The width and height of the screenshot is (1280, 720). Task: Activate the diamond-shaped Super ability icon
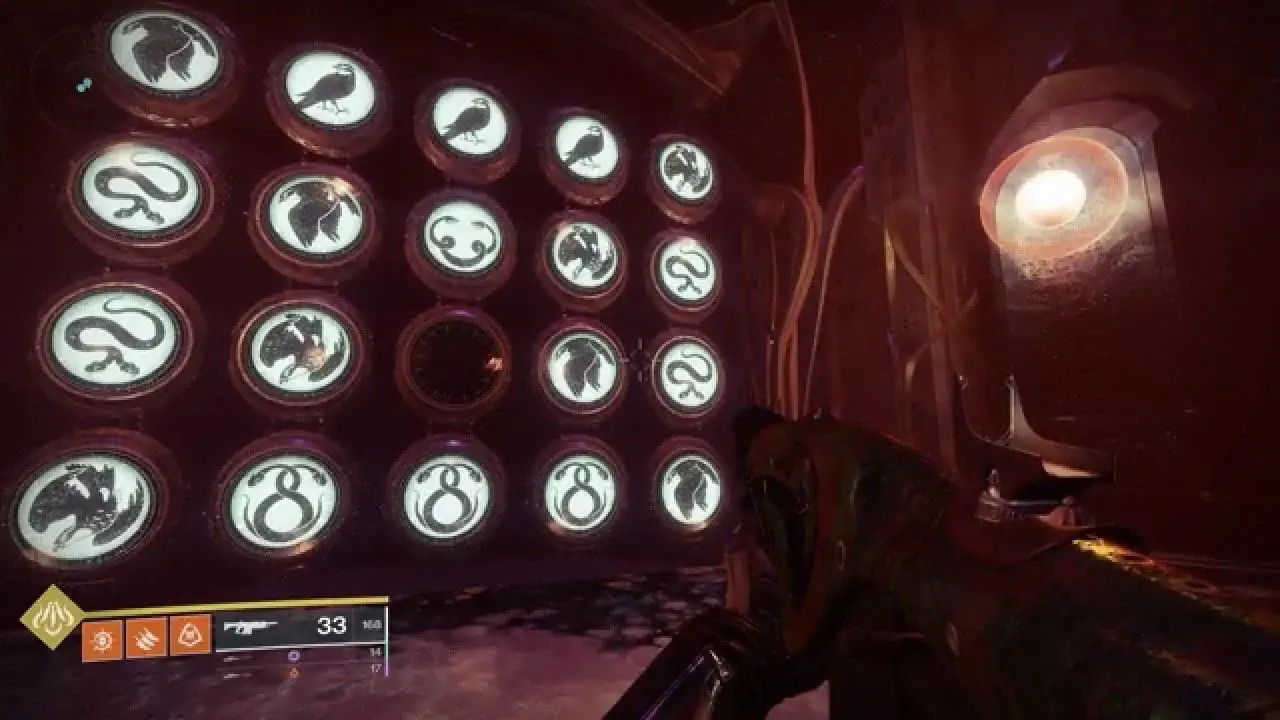(x=49, y=616)
